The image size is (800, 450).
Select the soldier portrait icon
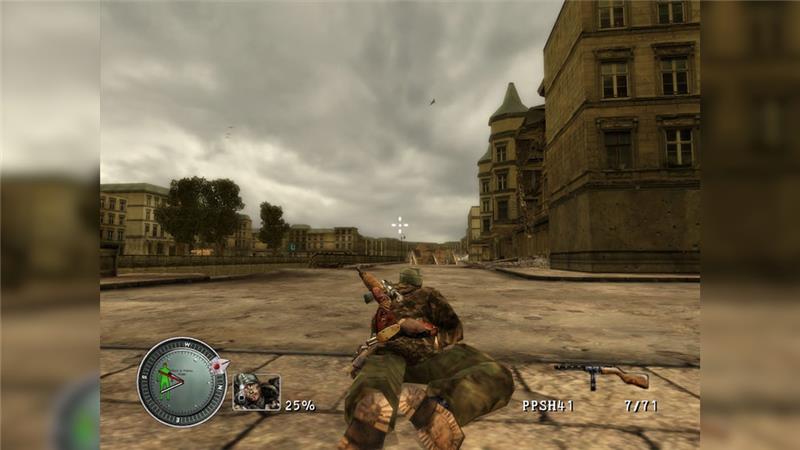coord(256,392)
